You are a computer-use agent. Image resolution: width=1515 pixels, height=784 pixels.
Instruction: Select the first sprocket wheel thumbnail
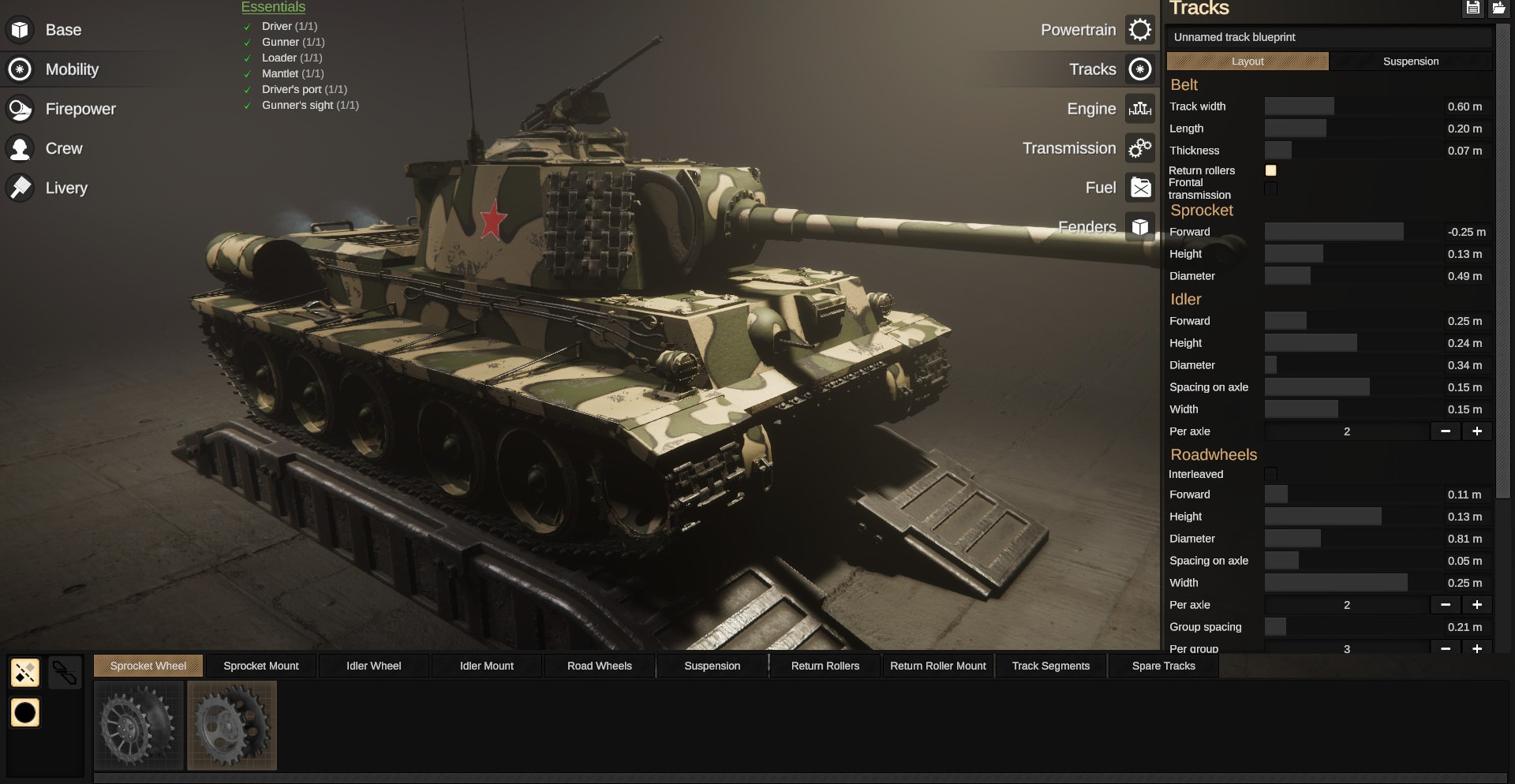[x=139, y=725]
